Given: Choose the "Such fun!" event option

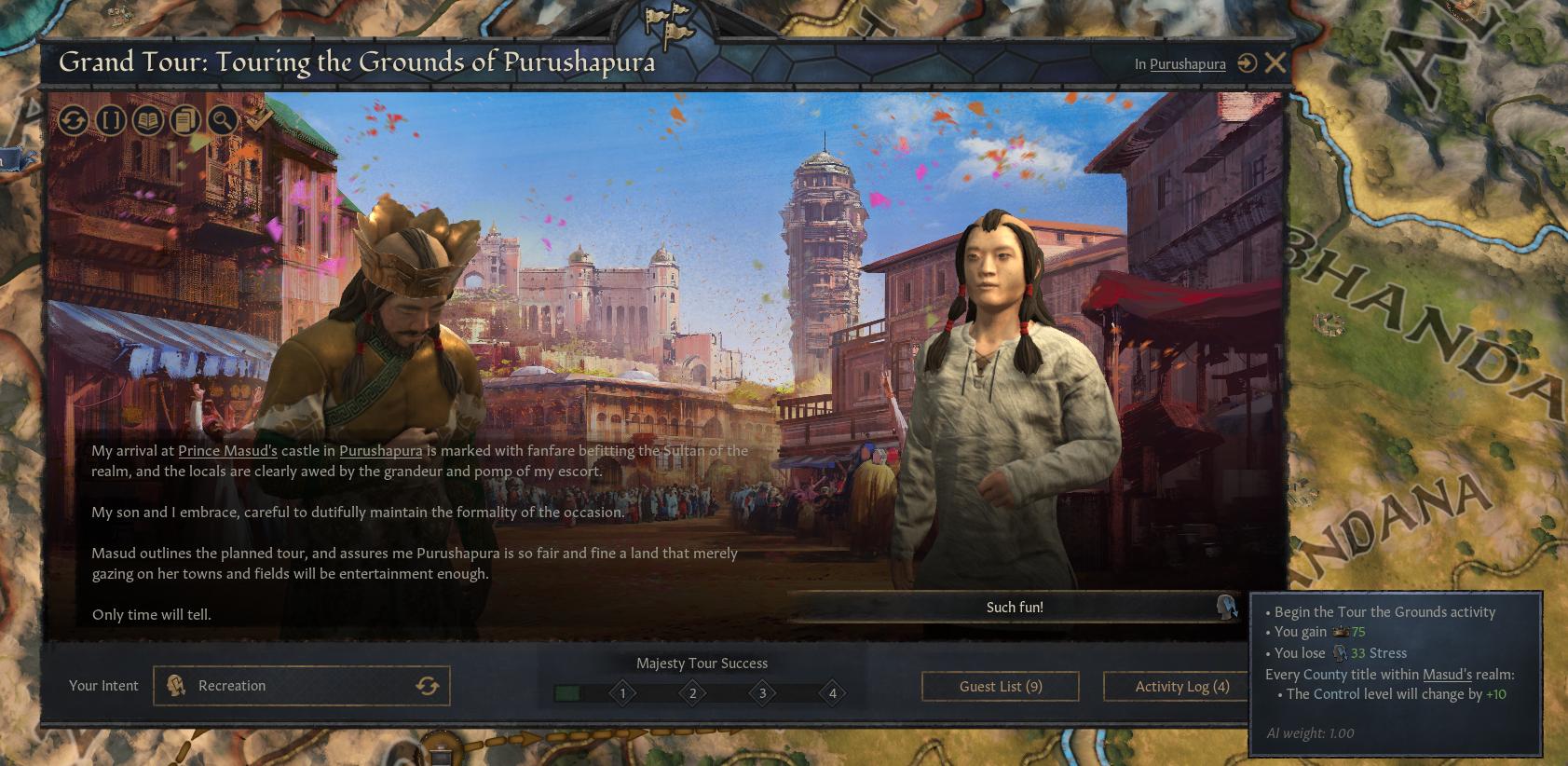Looking at the screenshot, I should (1014, 608).
